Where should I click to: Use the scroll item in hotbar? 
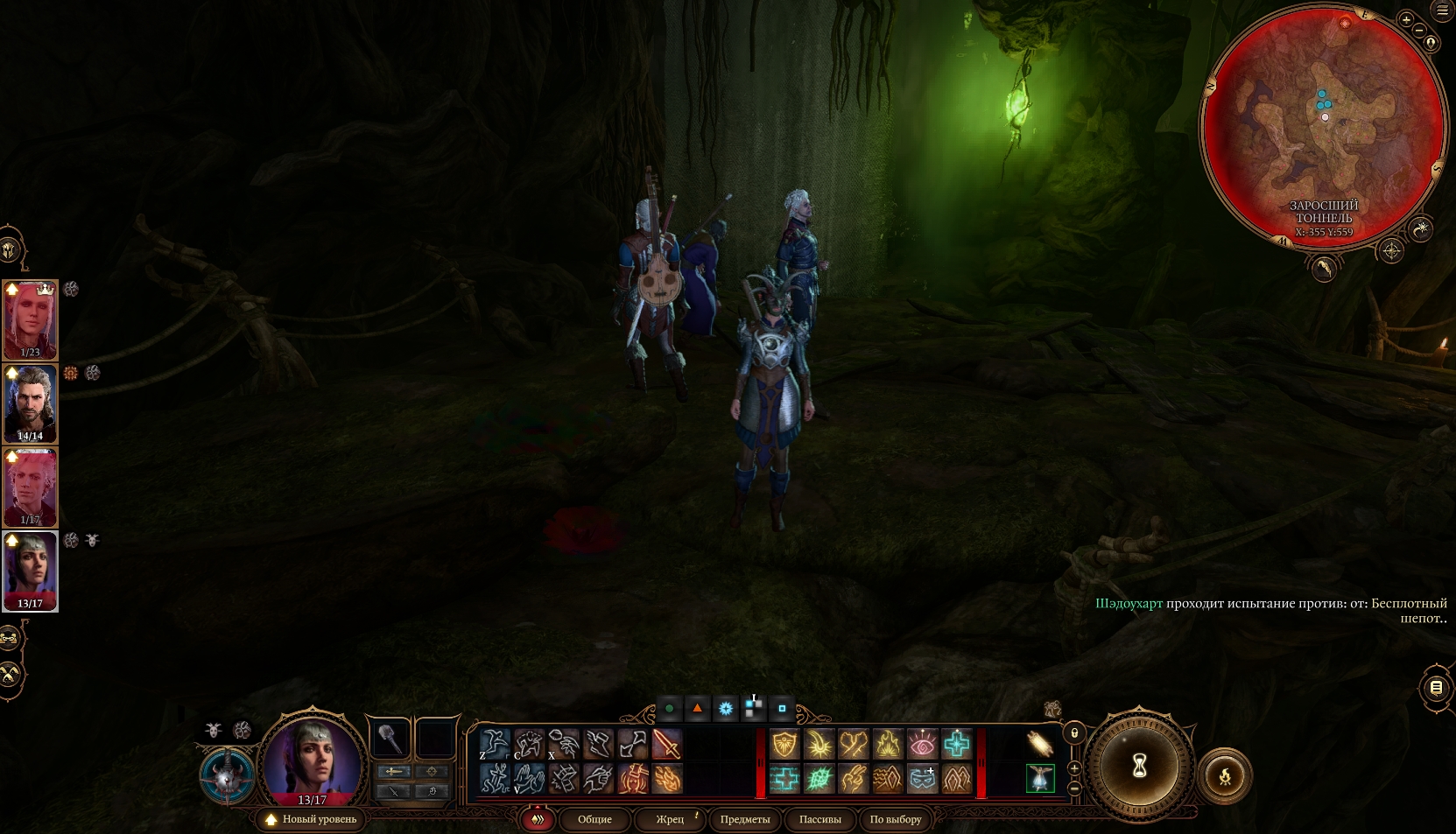[x=1039, y=744]
